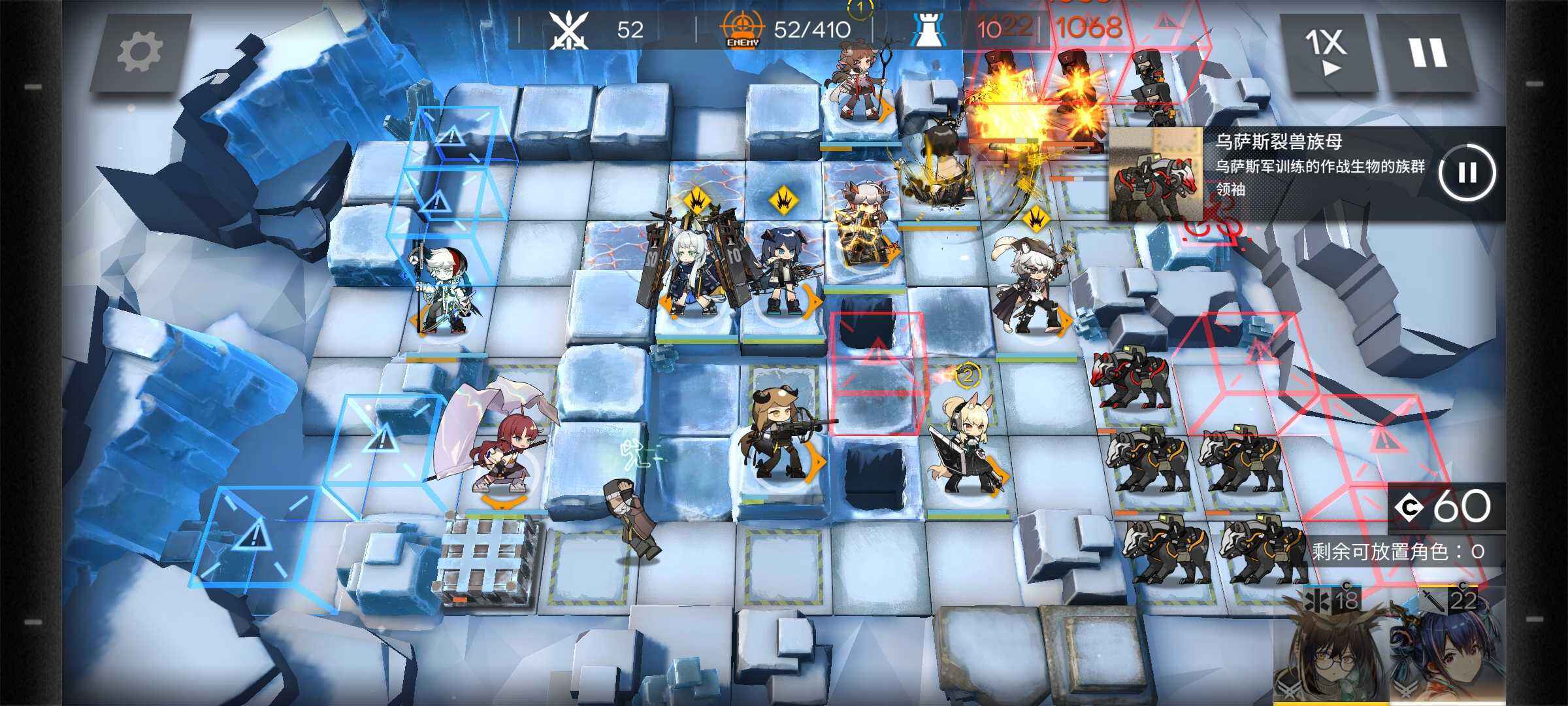Pause the battle with the top pause button
Viewport: 1568px width, 706px height.
click(x=1428, y=52)
